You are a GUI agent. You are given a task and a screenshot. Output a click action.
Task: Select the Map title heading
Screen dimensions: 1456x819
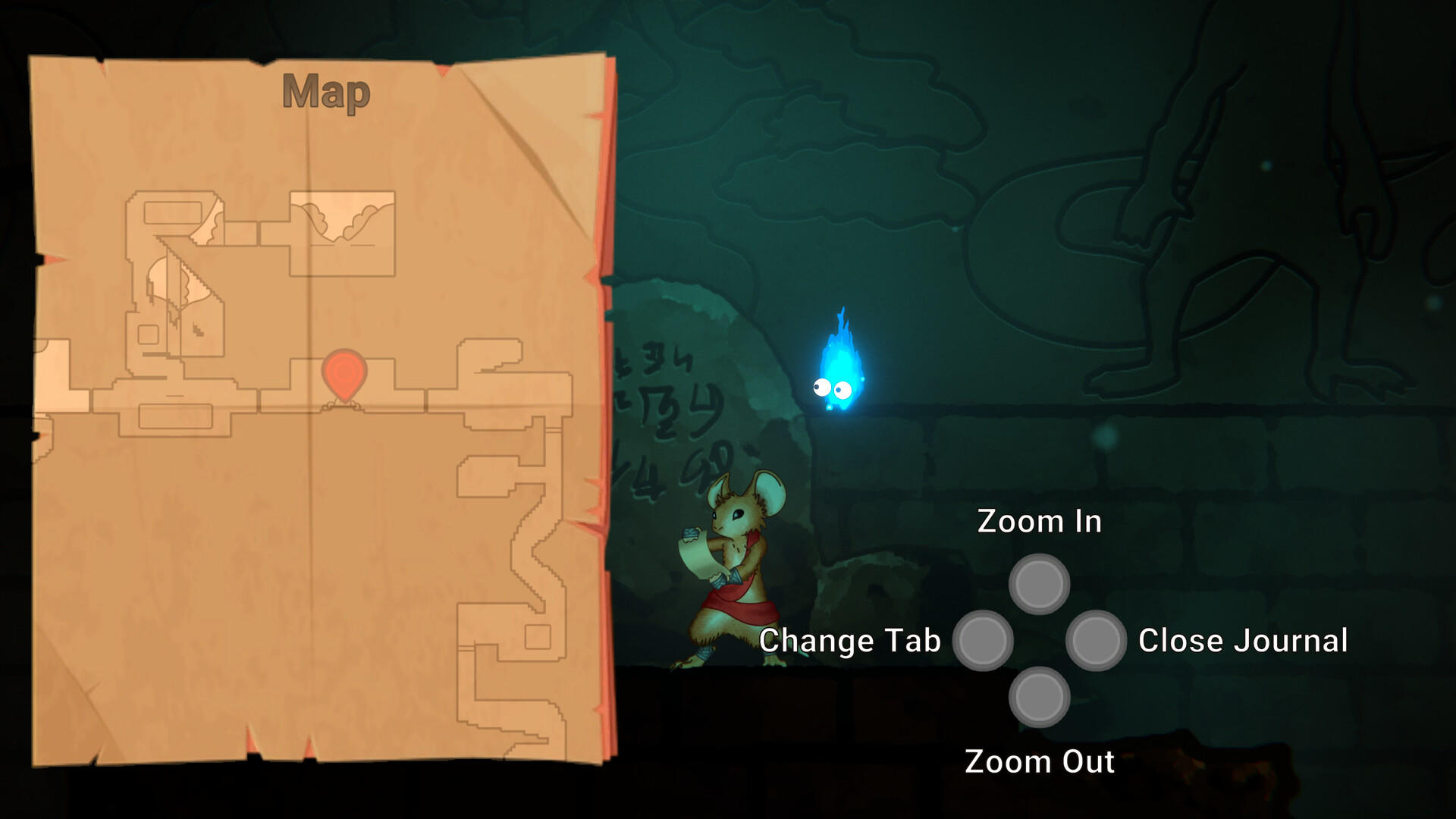coord(325,91)
